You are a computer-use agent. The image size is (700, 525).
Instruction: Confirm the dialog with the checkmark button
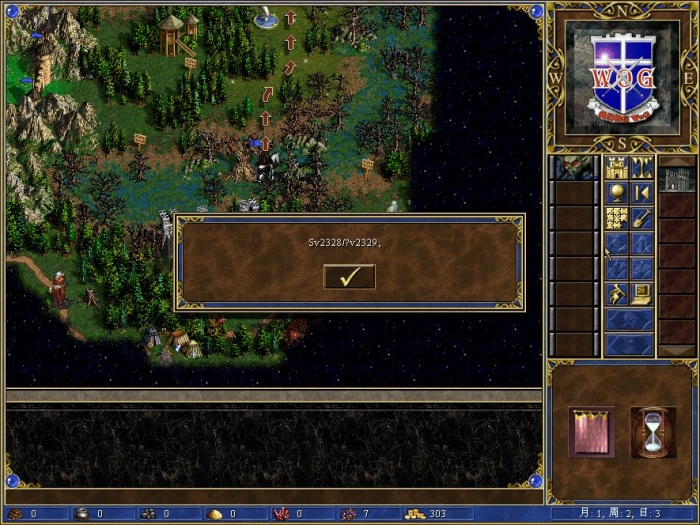(x=349, y=276)
